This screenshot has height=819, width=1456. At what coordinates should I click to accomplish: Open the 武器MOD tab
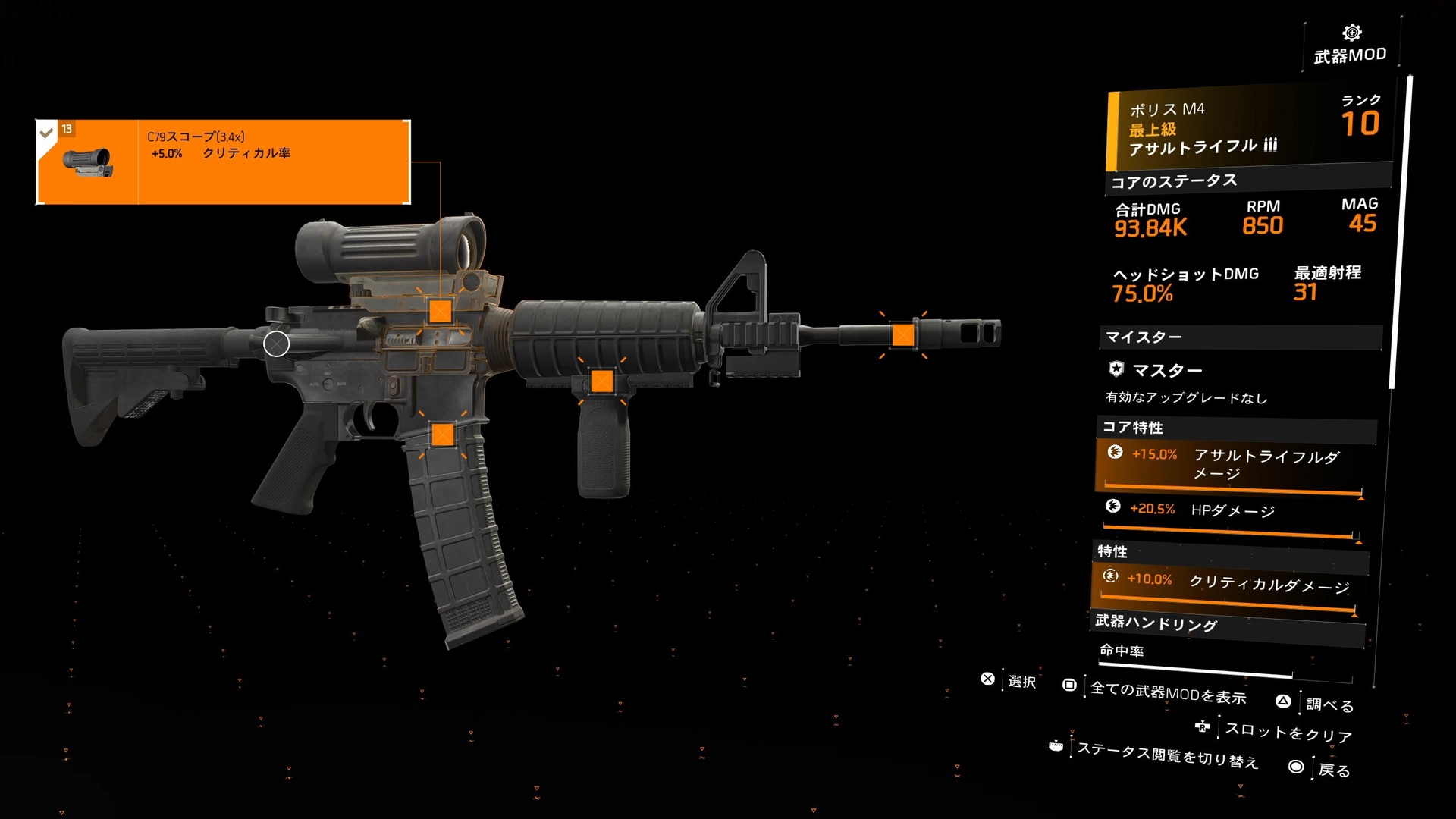click(x=1351, y=45)
